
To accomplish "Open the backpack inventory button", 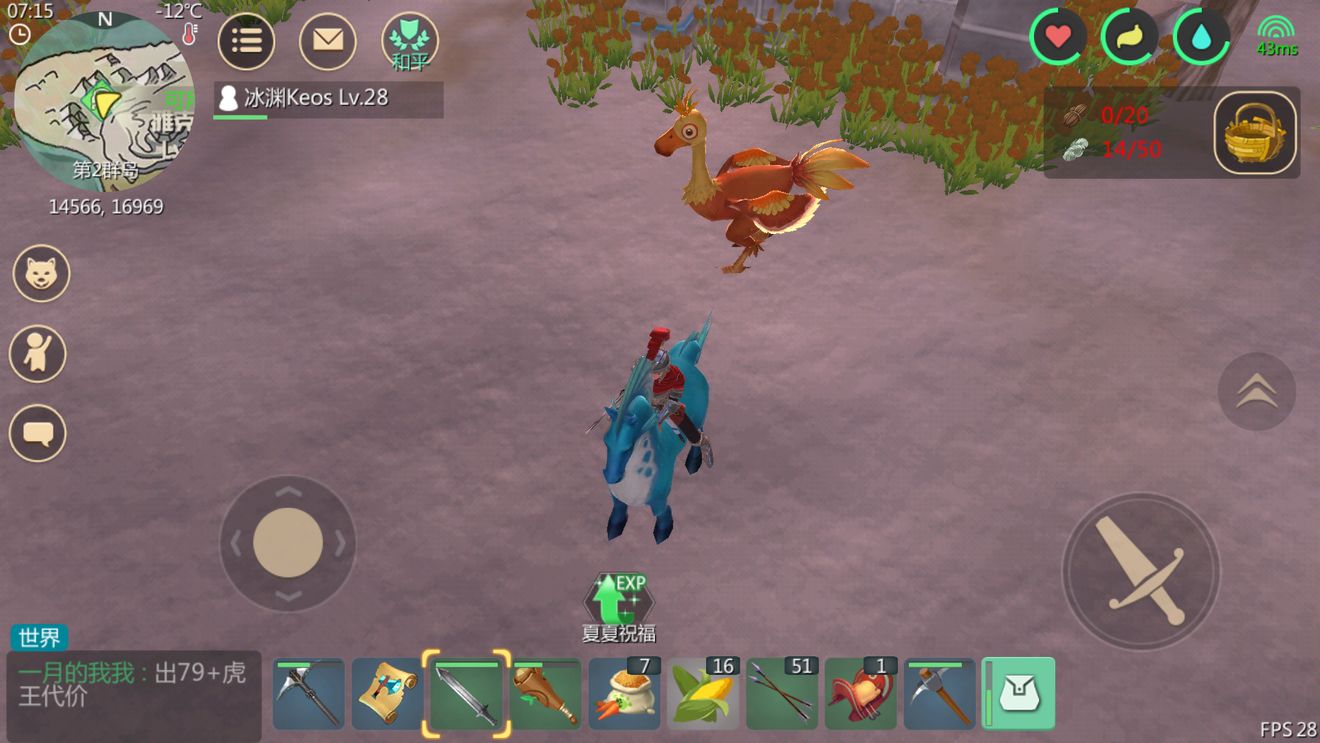I will coord(1018,693).
